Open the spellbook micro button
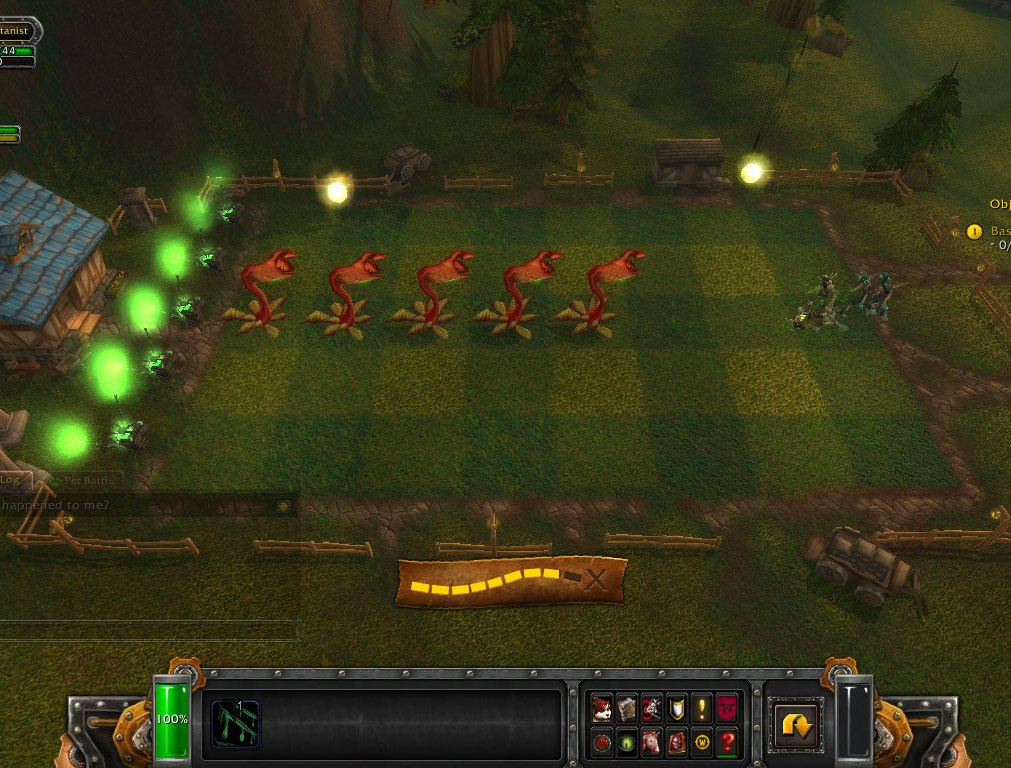 (x=627, y=708)
